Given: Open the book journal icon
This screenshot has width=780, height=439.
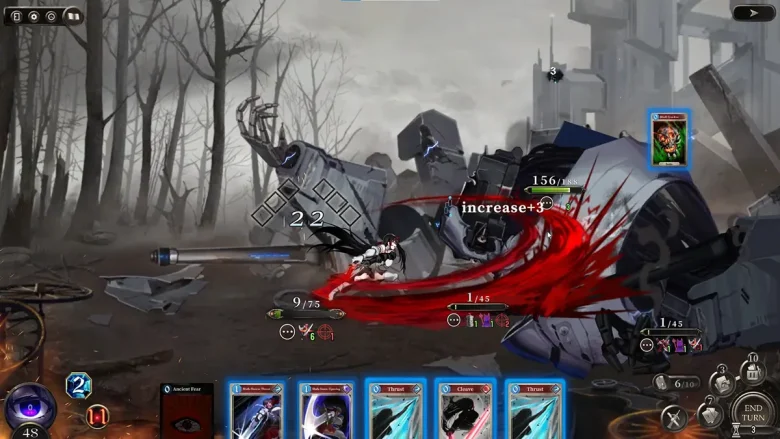Looking at the screenshot, I should 72,16.
